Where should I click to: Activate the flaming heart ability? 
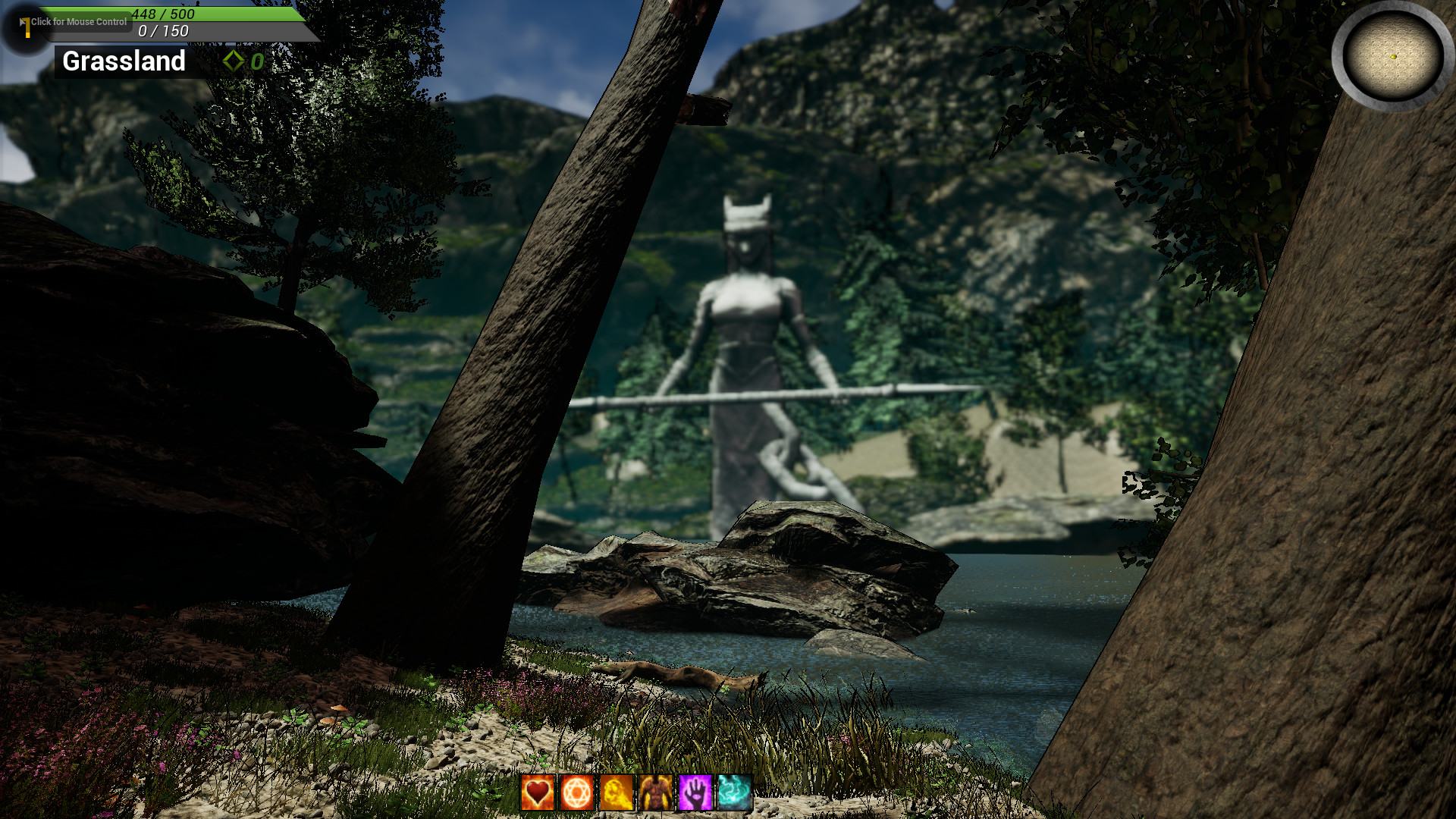click(538, 792)
